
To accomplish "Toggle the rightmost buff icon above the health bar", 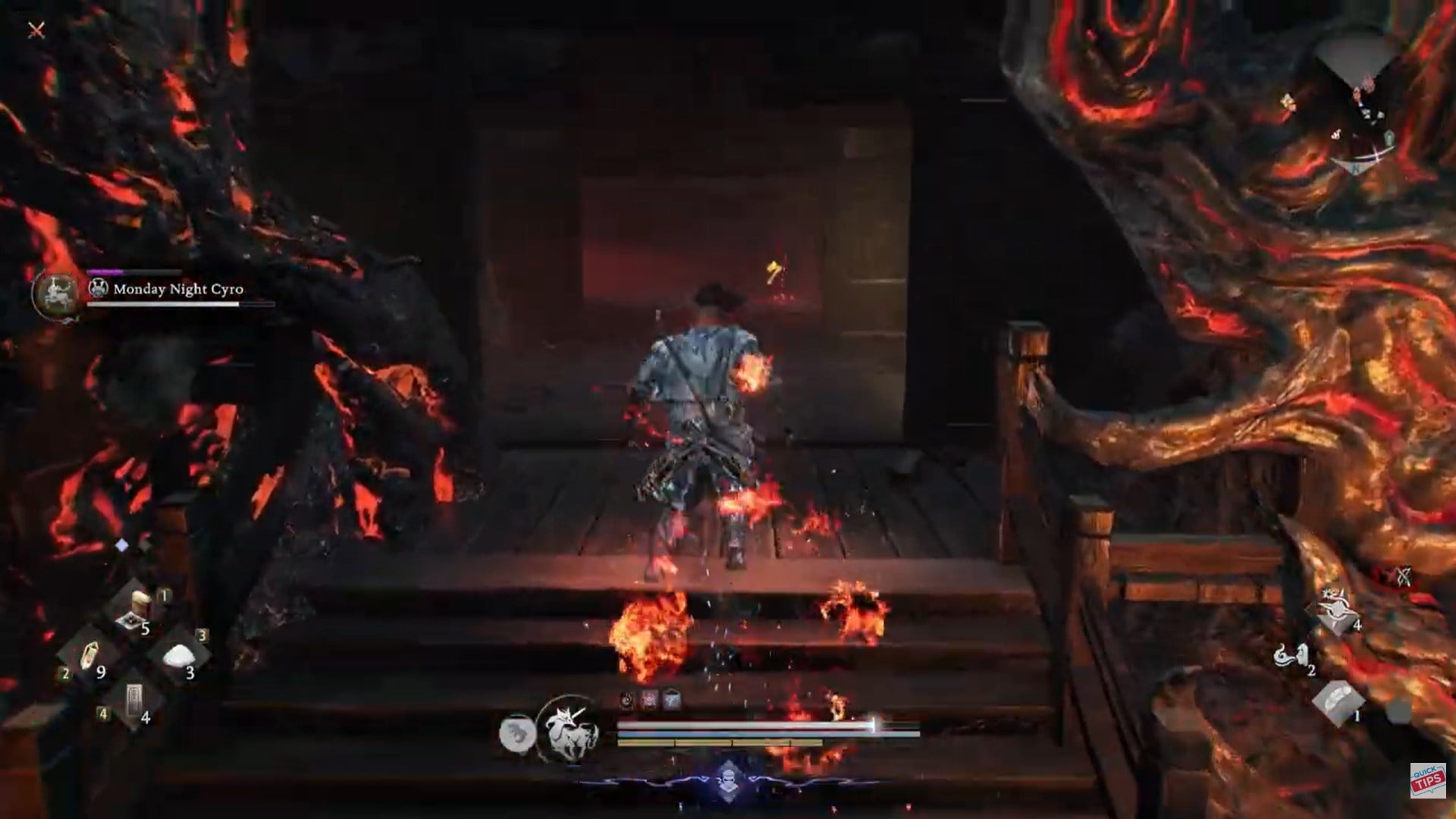I will 671,699.
